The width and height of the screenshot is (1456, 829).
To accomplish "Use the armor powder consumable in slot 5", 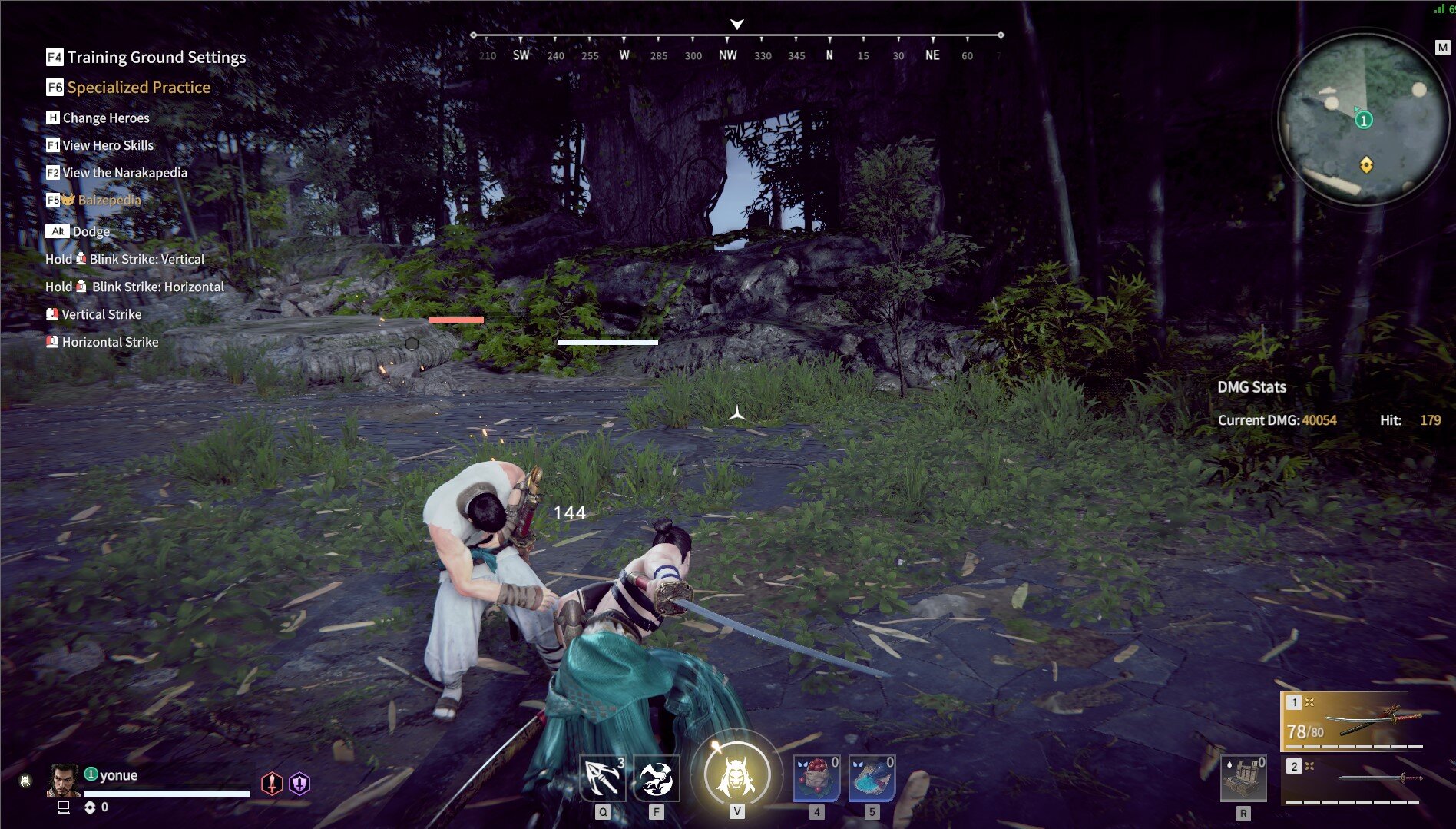I will coord(872,777).
